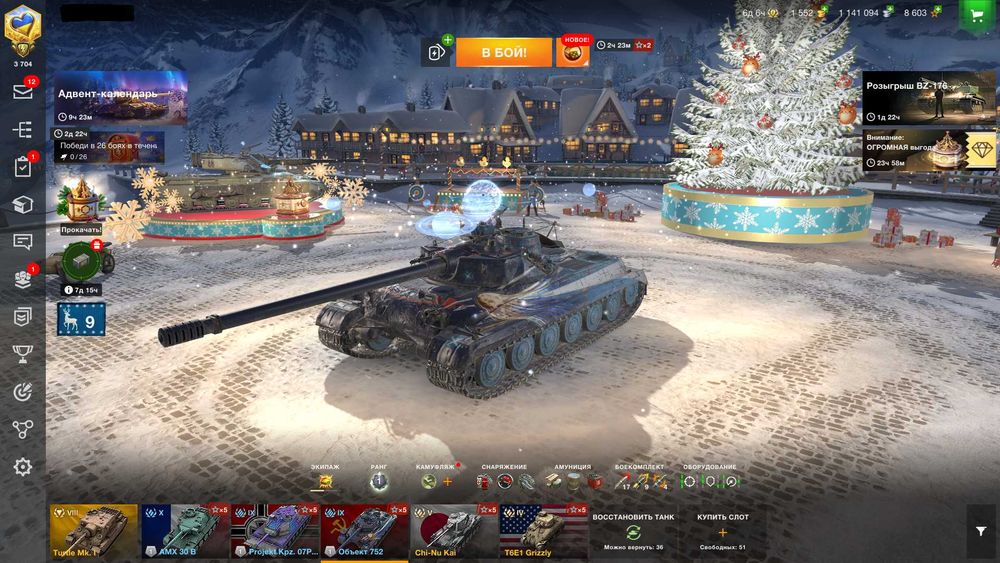1000x563 pixels.
Task: Select the Turtle Mk. I tank
Action: click(x=94, y=531)
